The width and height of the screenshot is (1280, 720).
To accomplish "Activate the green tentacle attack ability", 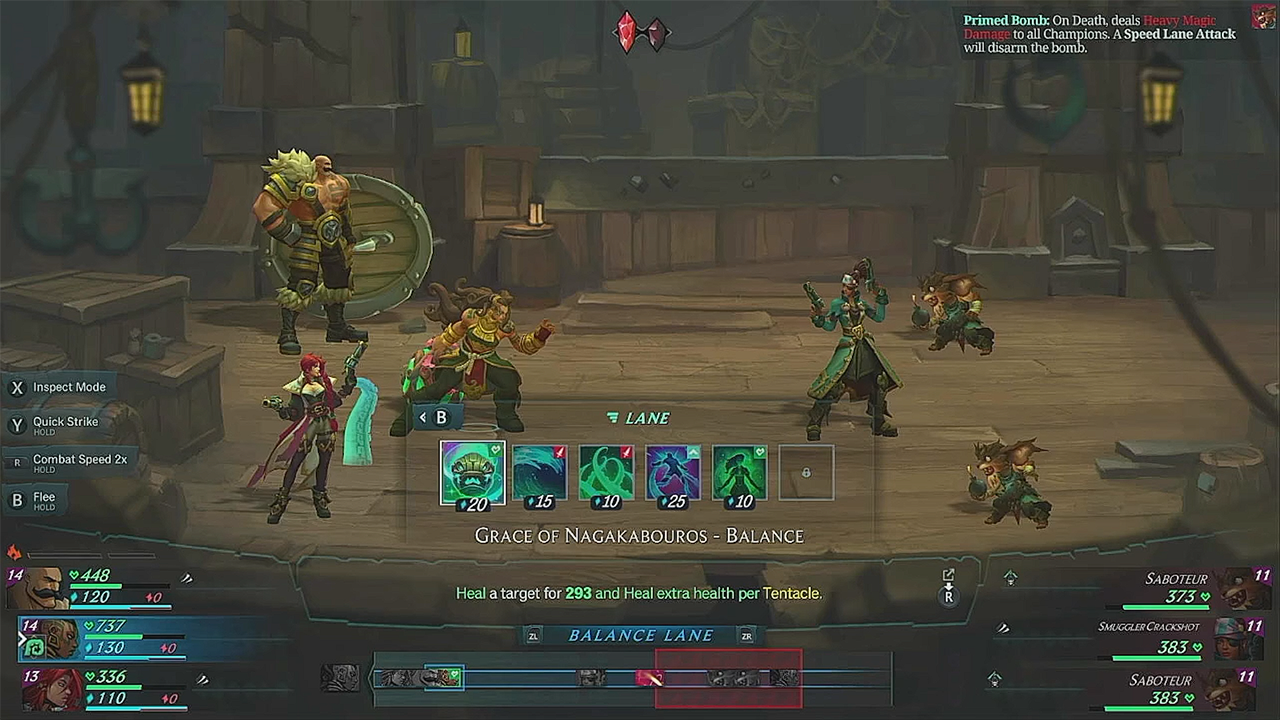I will [606, 473].
